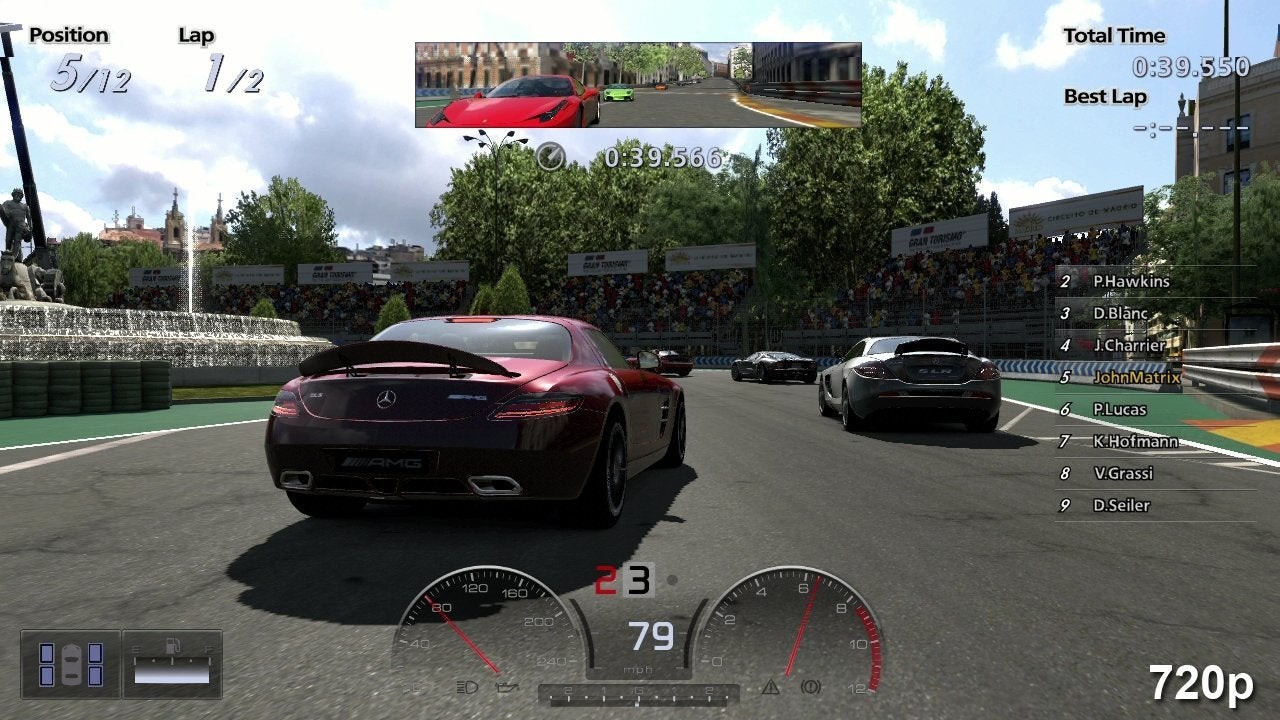The height and width of the screenshot is (720, 1280).
Task: Select the tire wear indicator panel
Action: [71, 664]
